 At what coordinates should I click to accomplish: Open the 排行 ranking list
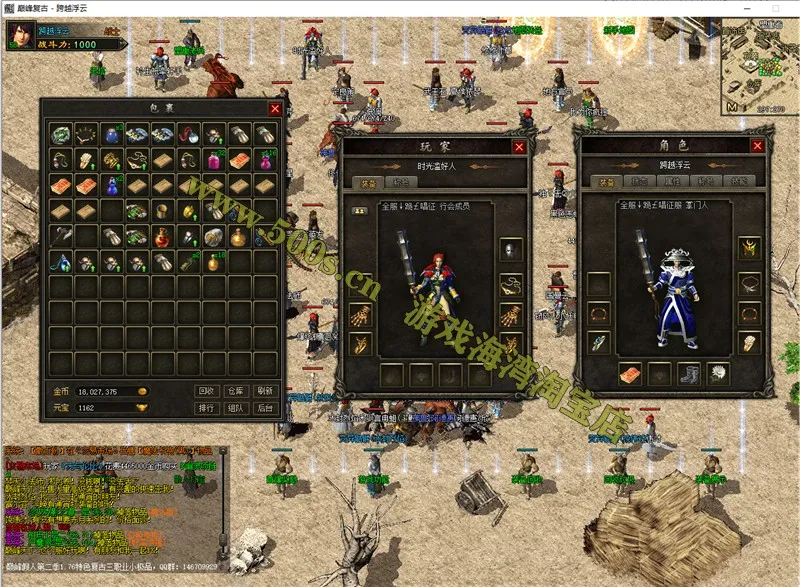coord(207,408)
